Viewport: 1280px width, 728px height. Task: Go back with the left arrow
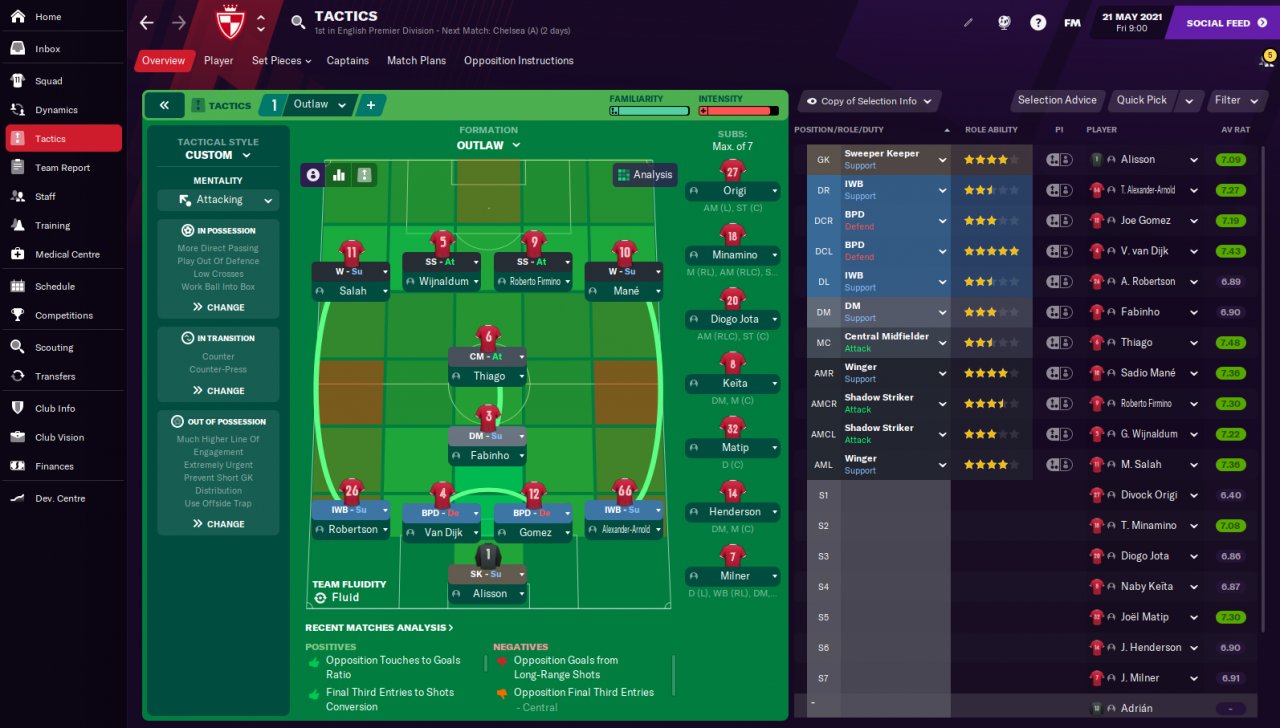(147, 22)
